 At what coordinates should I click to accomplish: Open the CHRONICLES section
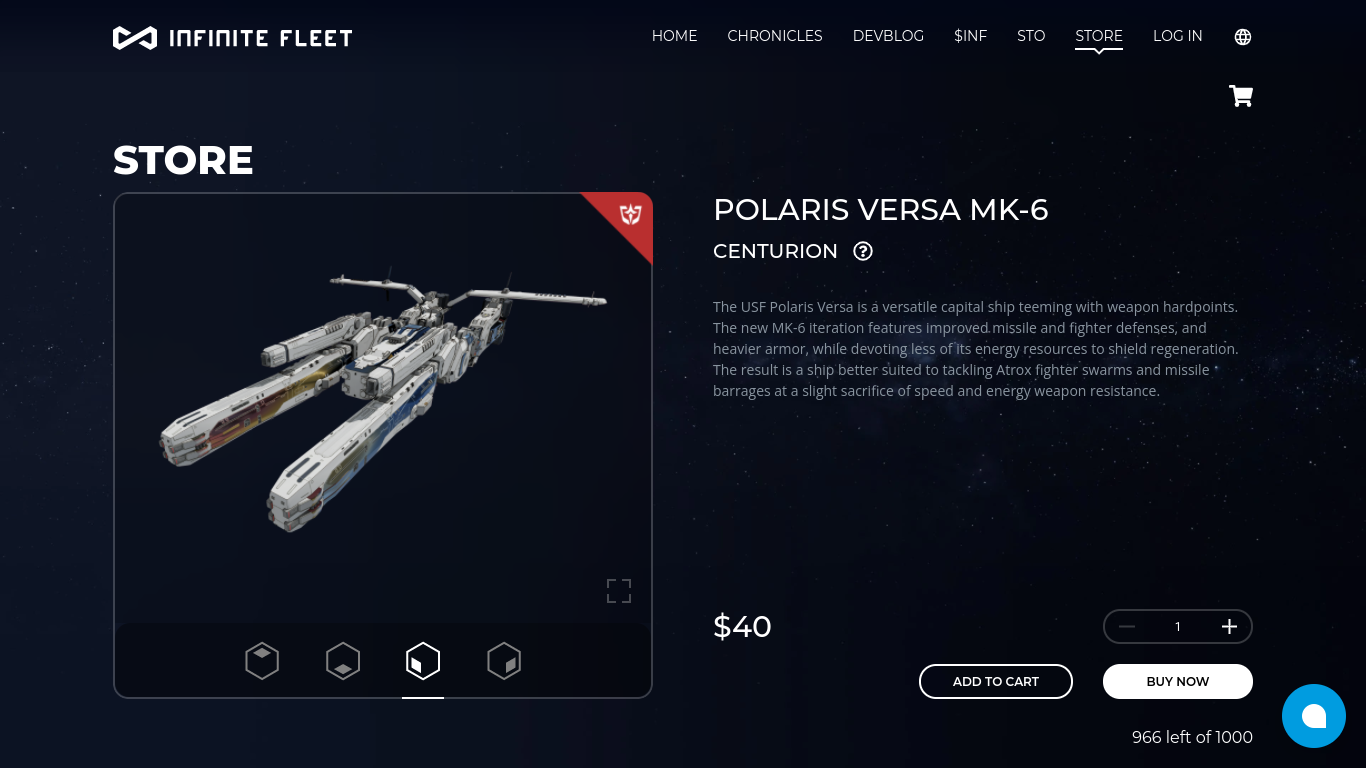click(x=774, y=36)
